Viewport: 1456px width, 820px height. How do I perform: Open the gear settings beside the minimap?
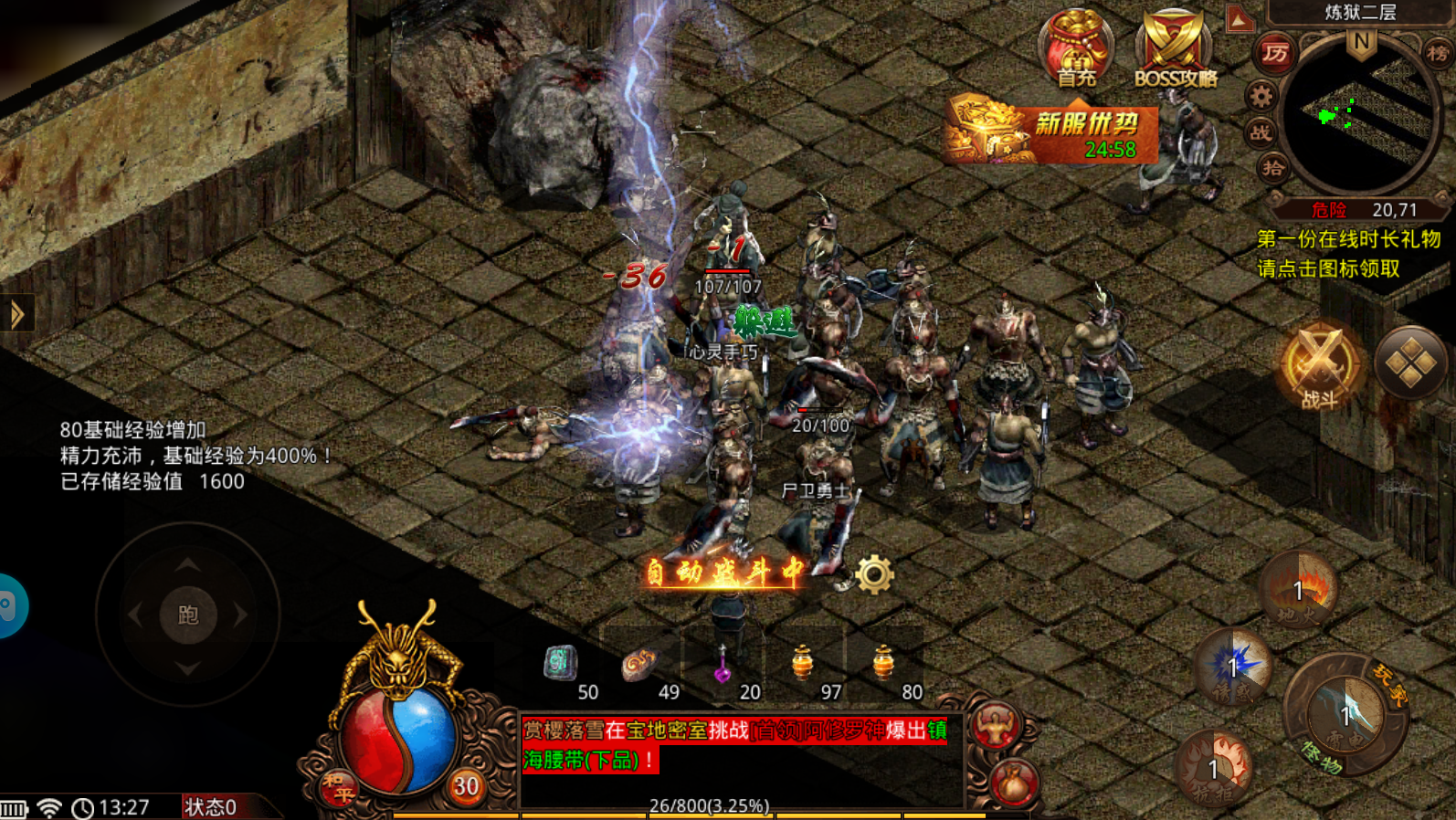[x=1261, y=95]
